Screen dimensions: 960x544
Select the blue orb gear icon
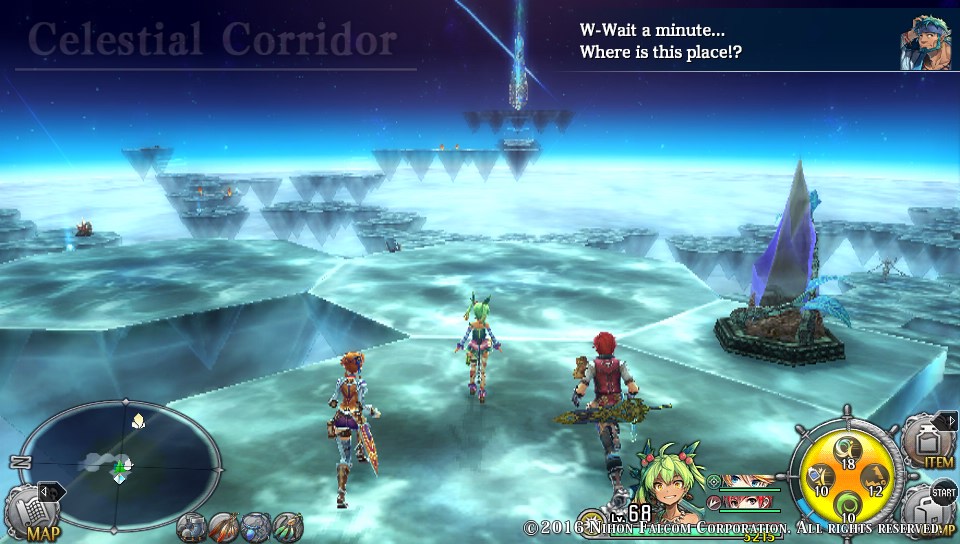coord(256,526)
